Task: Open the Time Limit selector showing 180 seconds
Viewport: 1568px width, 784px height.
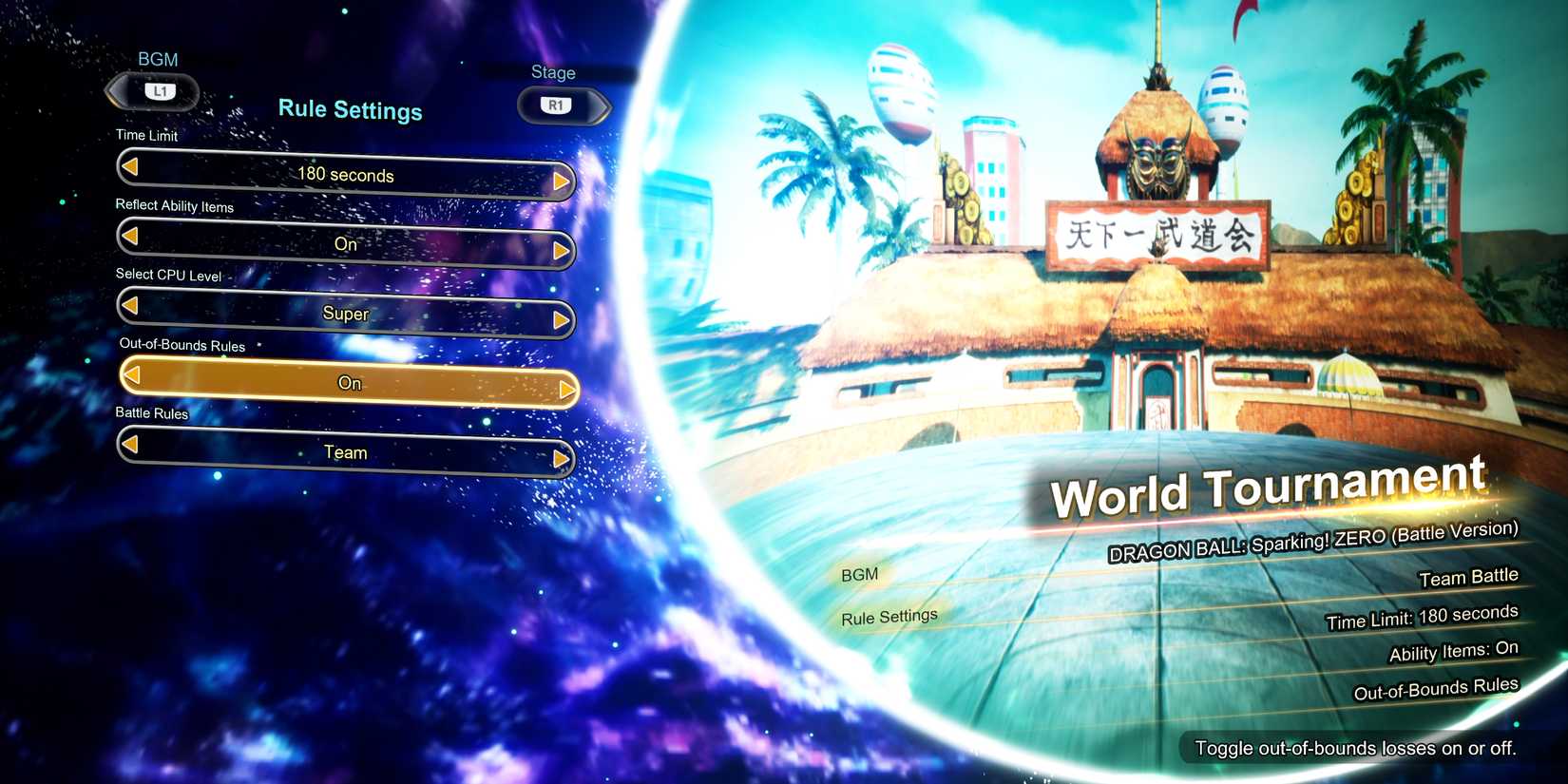Action: (346, 175)
